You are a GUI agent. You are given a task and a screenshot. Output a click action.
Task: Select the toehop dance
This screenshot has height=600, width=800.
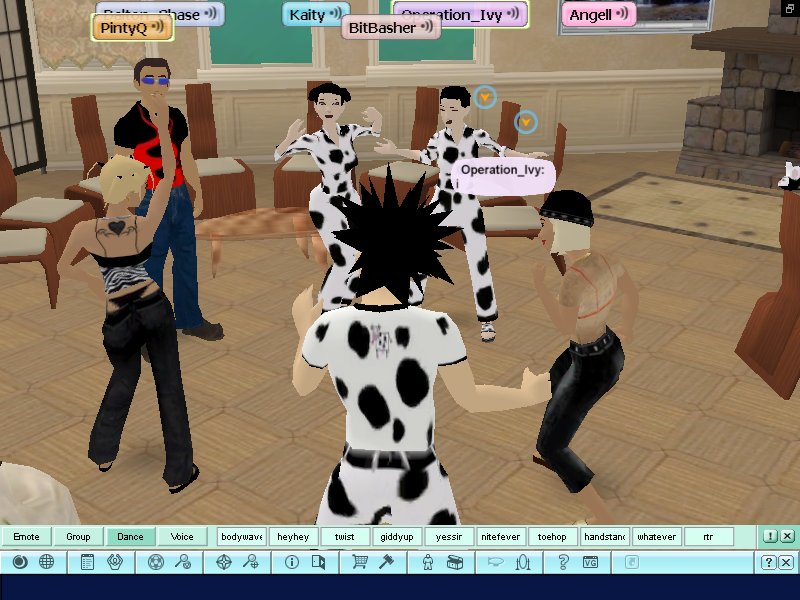[552, 537]
